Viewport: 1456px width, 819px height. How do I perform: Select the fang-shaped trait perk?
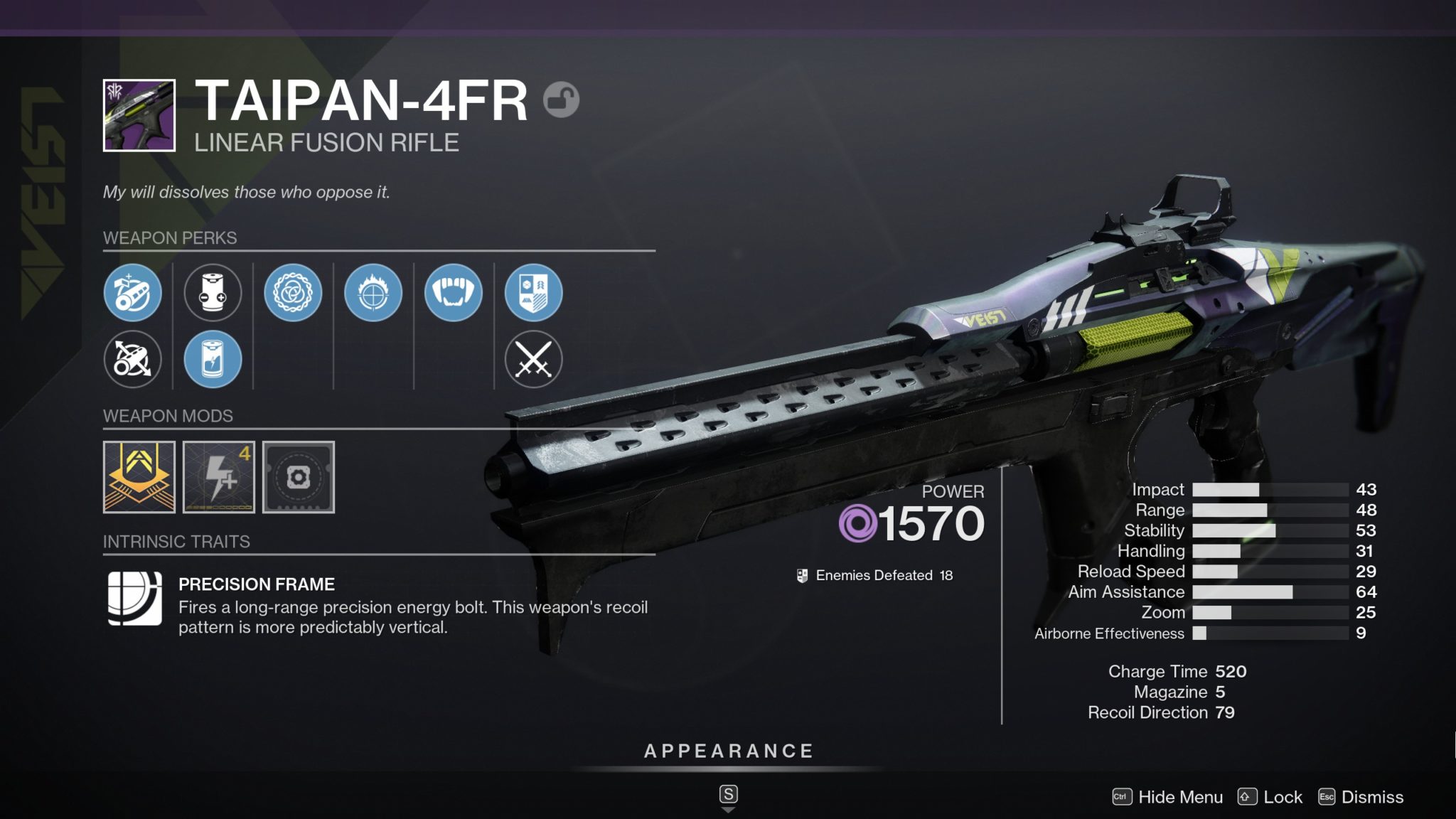click(x=455, y=294)
